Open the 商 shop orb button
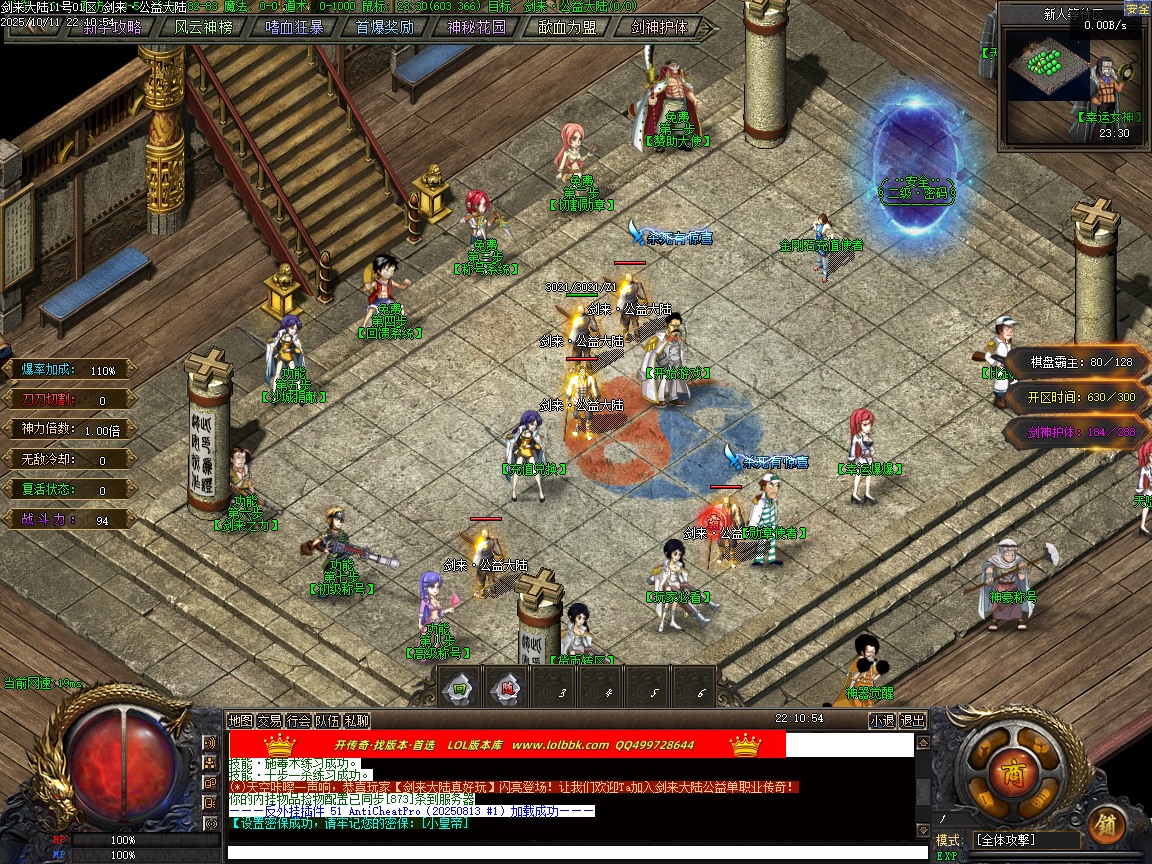Image resolution: width=1152 pixels, height=864 pixels. [x=1004, y=772]
